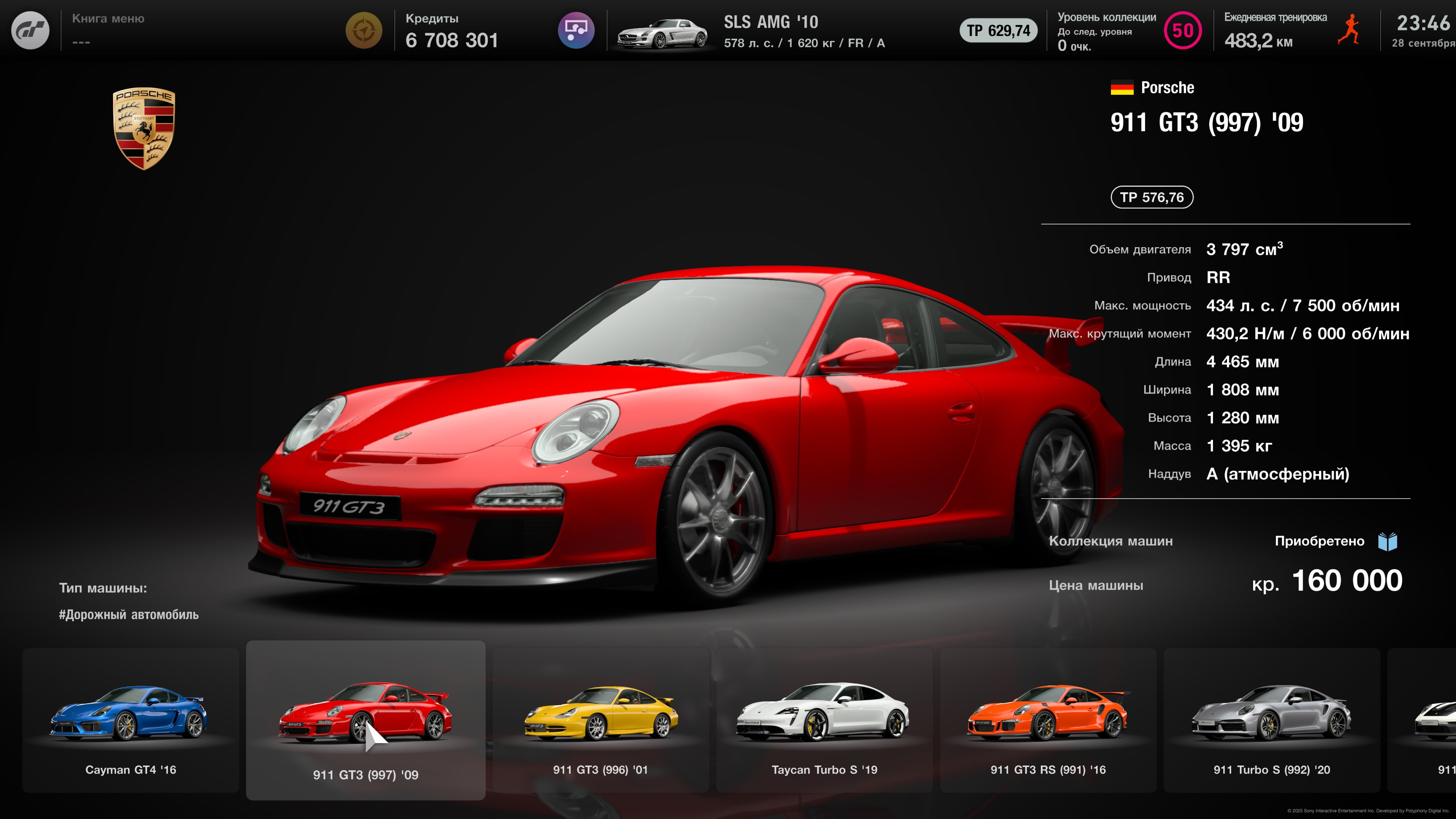Click the blue car collection book icon
1456x819 pixels.
coord(1388,541)
